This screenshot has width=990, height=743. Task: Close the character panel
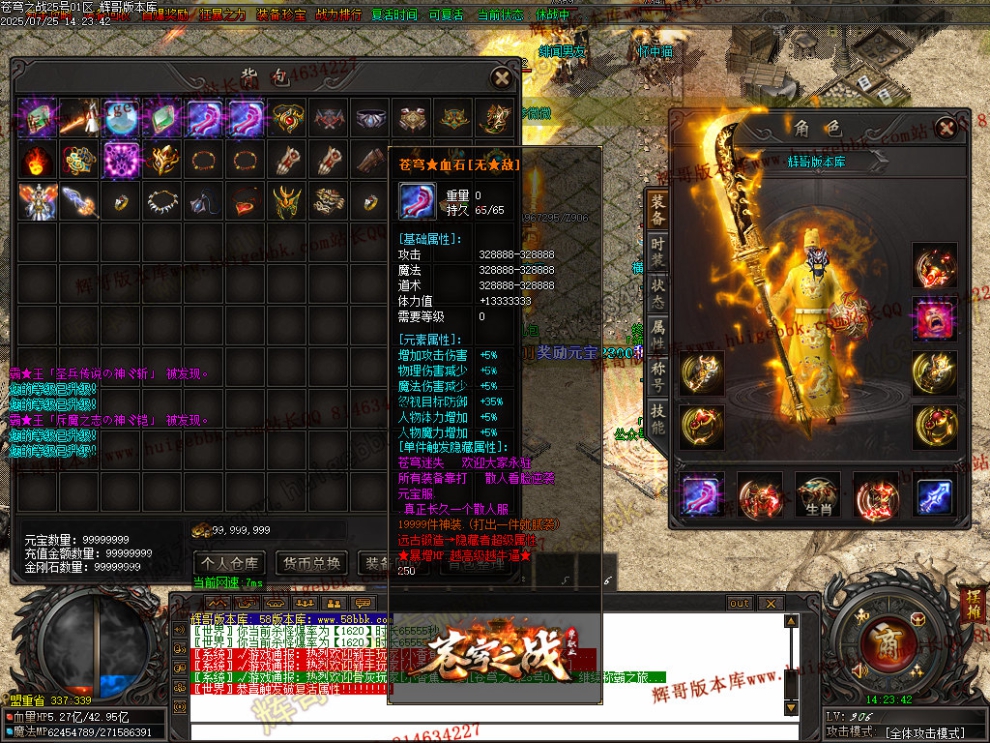pyautogui.click(x=946, y=128)
